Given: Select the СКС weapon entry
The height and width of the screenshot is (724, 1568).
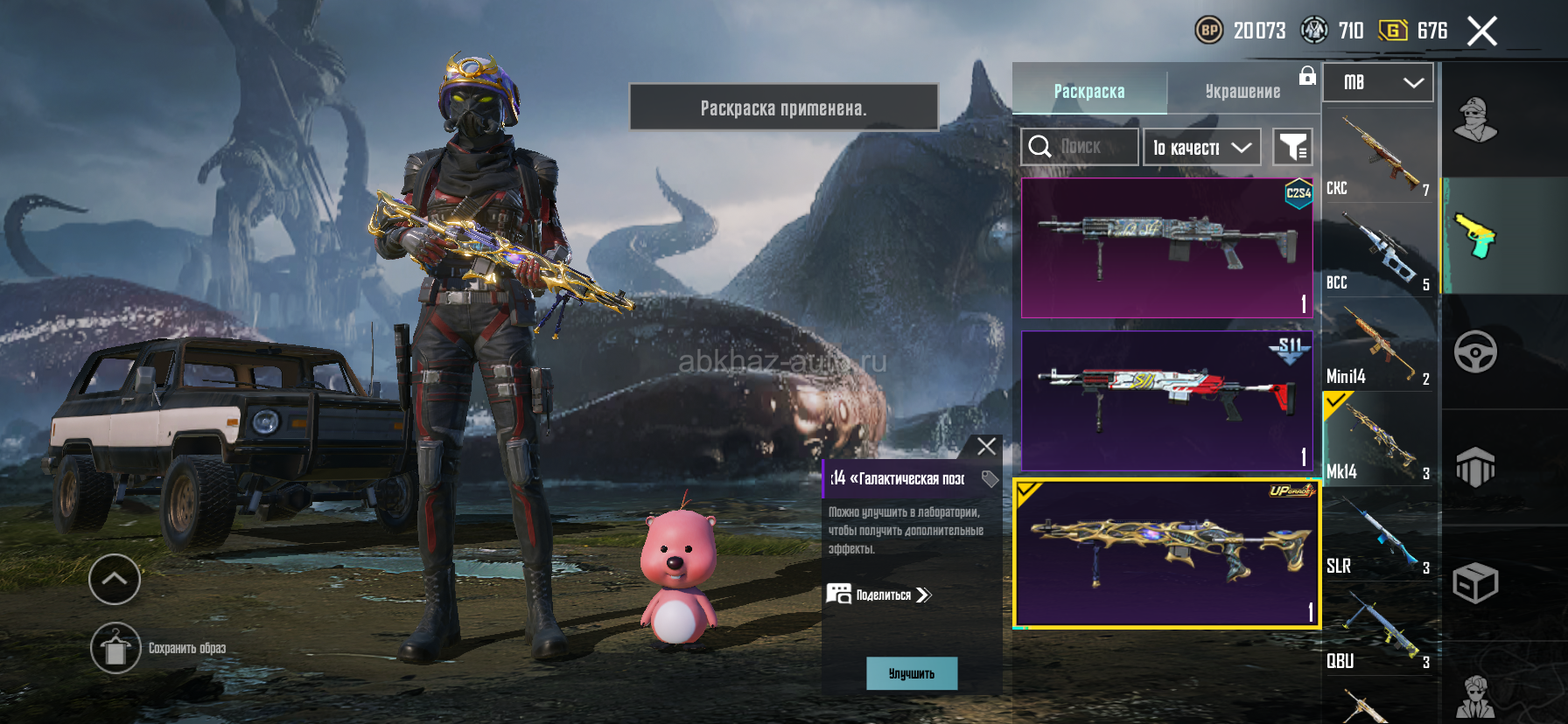Looking at the screenshot, I should [x=1378, y=157].
